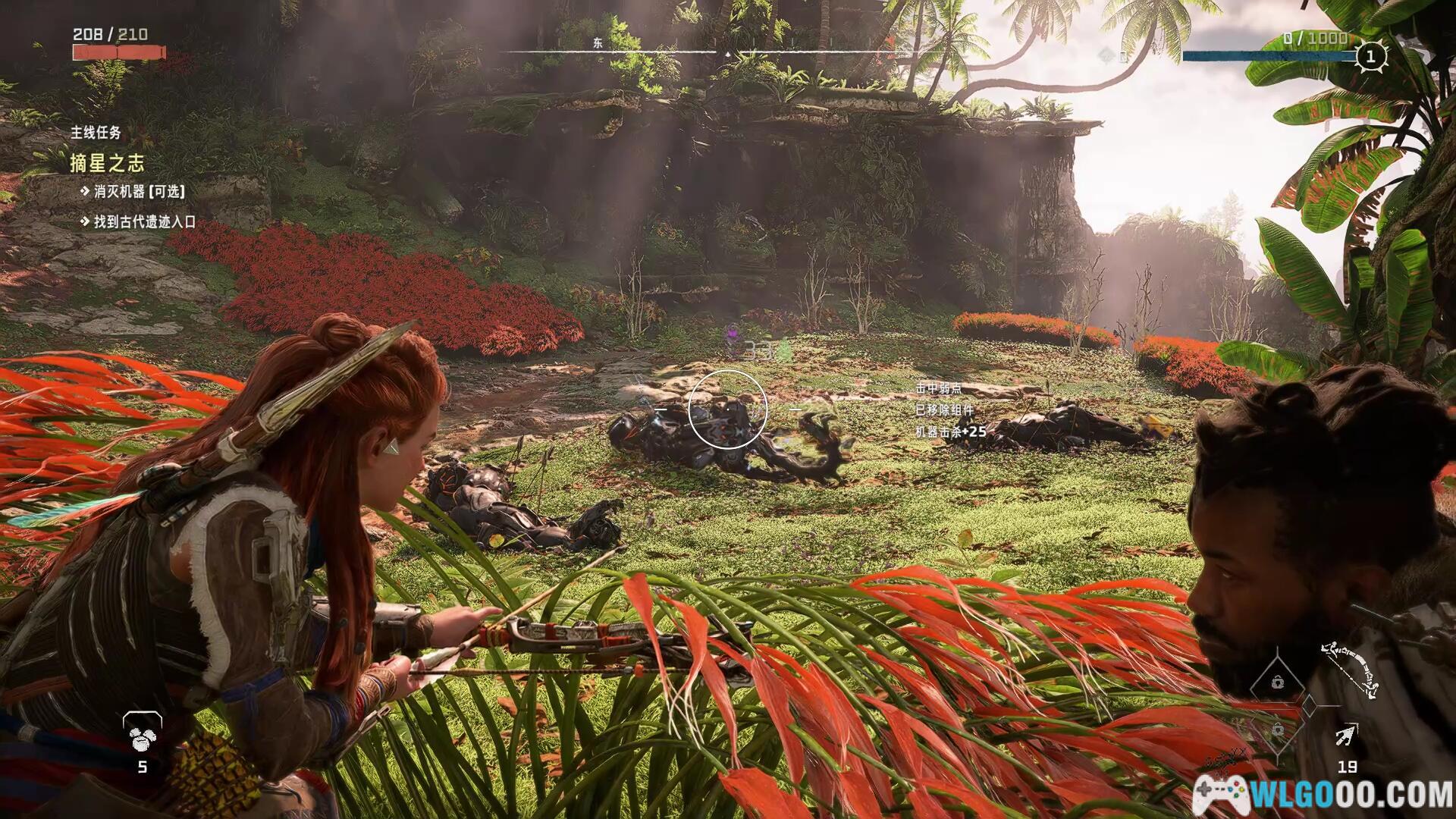This screenshot has height=819, width=1456.
Task: Select the 摘星之志 main quest title
Action: (x=107, y=163)
